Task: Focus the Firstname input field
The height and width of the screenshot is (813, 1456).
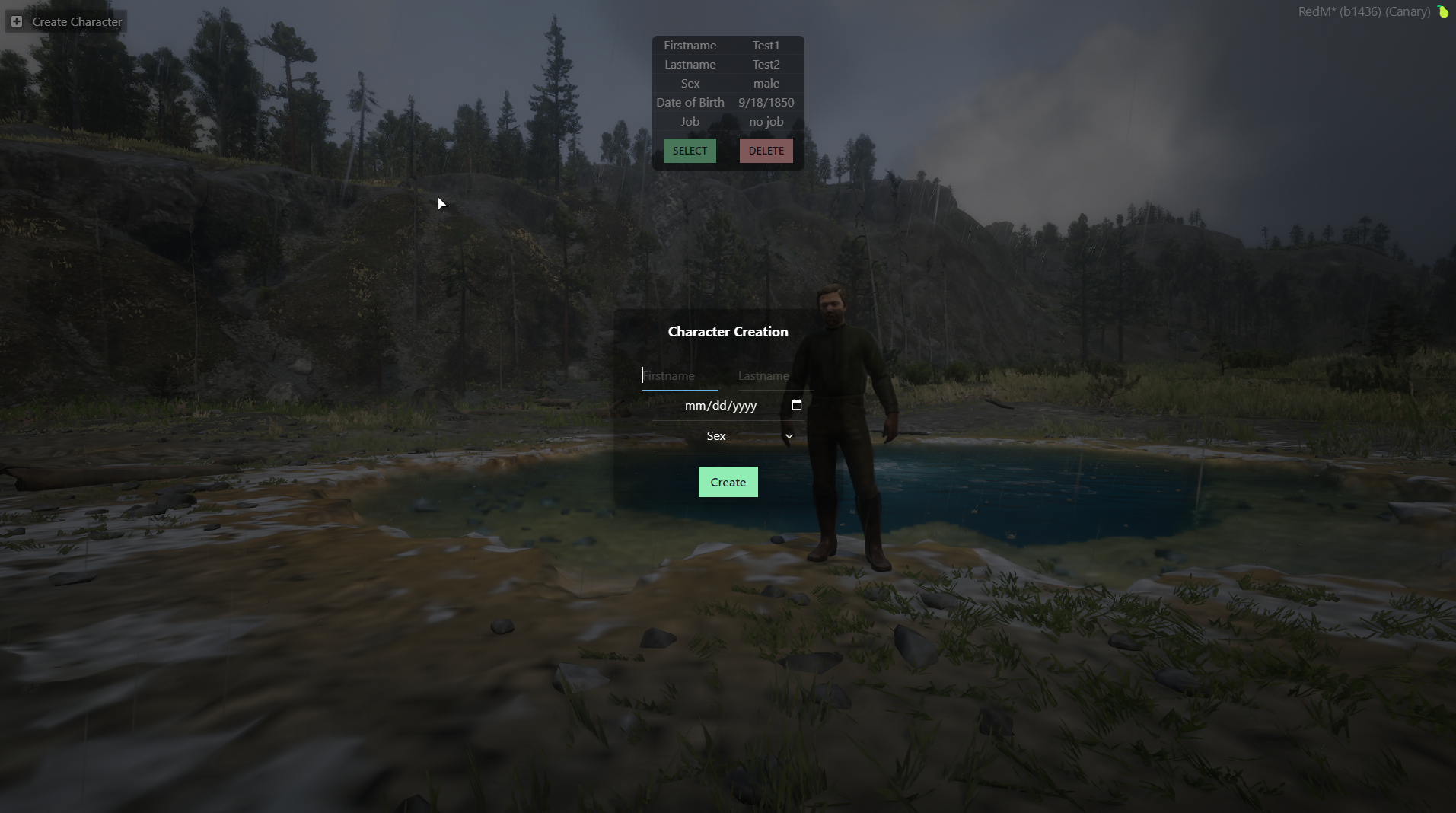Action: (x=680, y=376)
